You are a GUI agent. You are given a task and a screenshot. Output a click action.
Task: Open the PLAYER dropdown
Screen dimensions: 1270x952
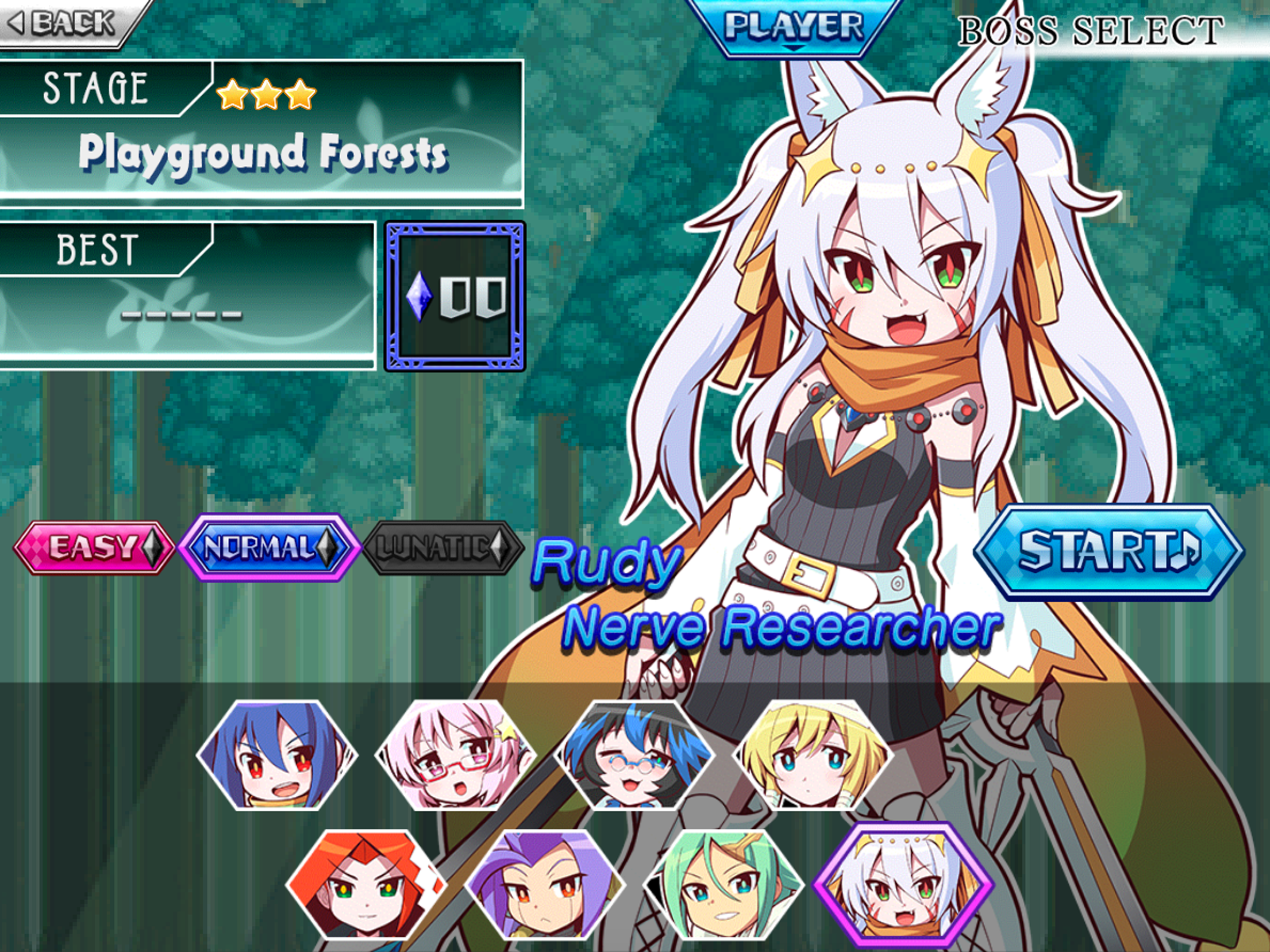tap(794, 25)
